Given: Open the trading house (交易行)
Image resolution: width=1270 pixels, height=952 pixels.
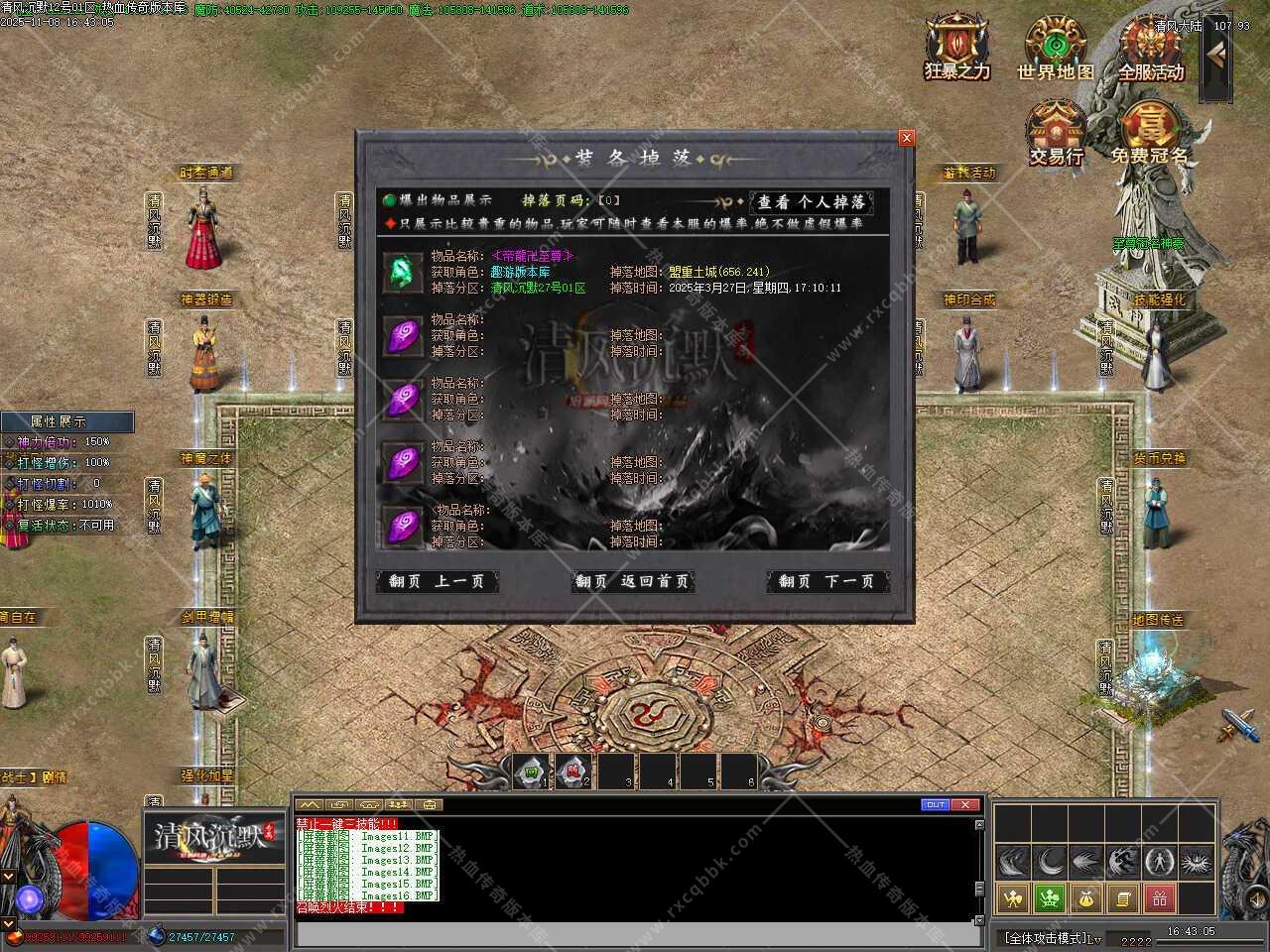Looking at the screenshot, I should (1056, 131).
